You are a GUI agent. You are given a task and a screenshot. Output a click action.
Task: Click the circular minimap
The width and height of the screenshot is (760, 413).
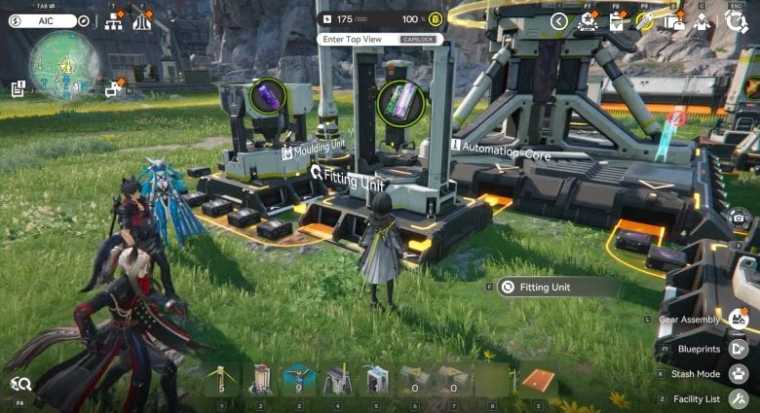coord(64,62)
